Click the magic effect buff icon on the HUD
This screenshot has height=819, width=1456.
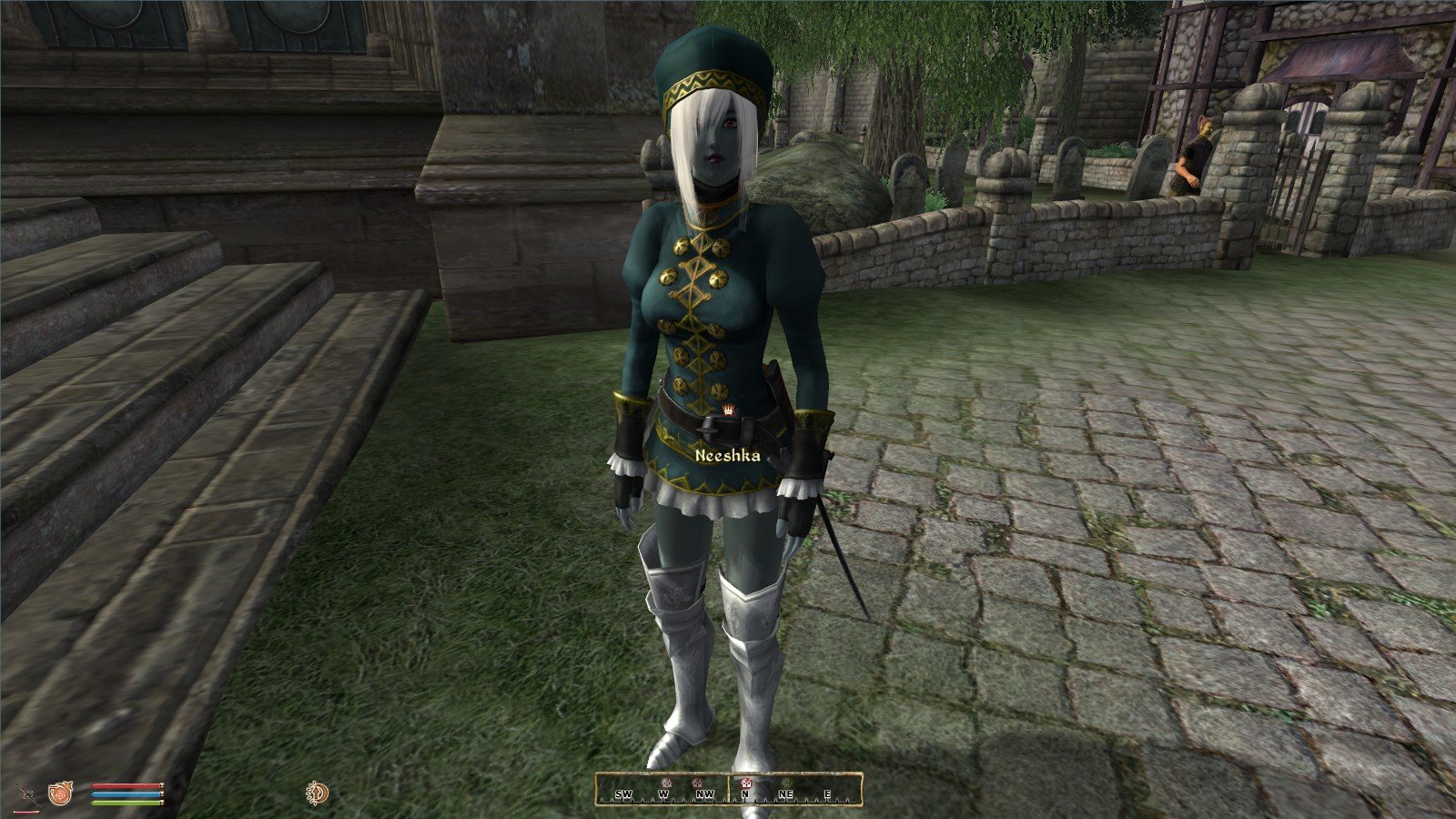pos(317,793)
